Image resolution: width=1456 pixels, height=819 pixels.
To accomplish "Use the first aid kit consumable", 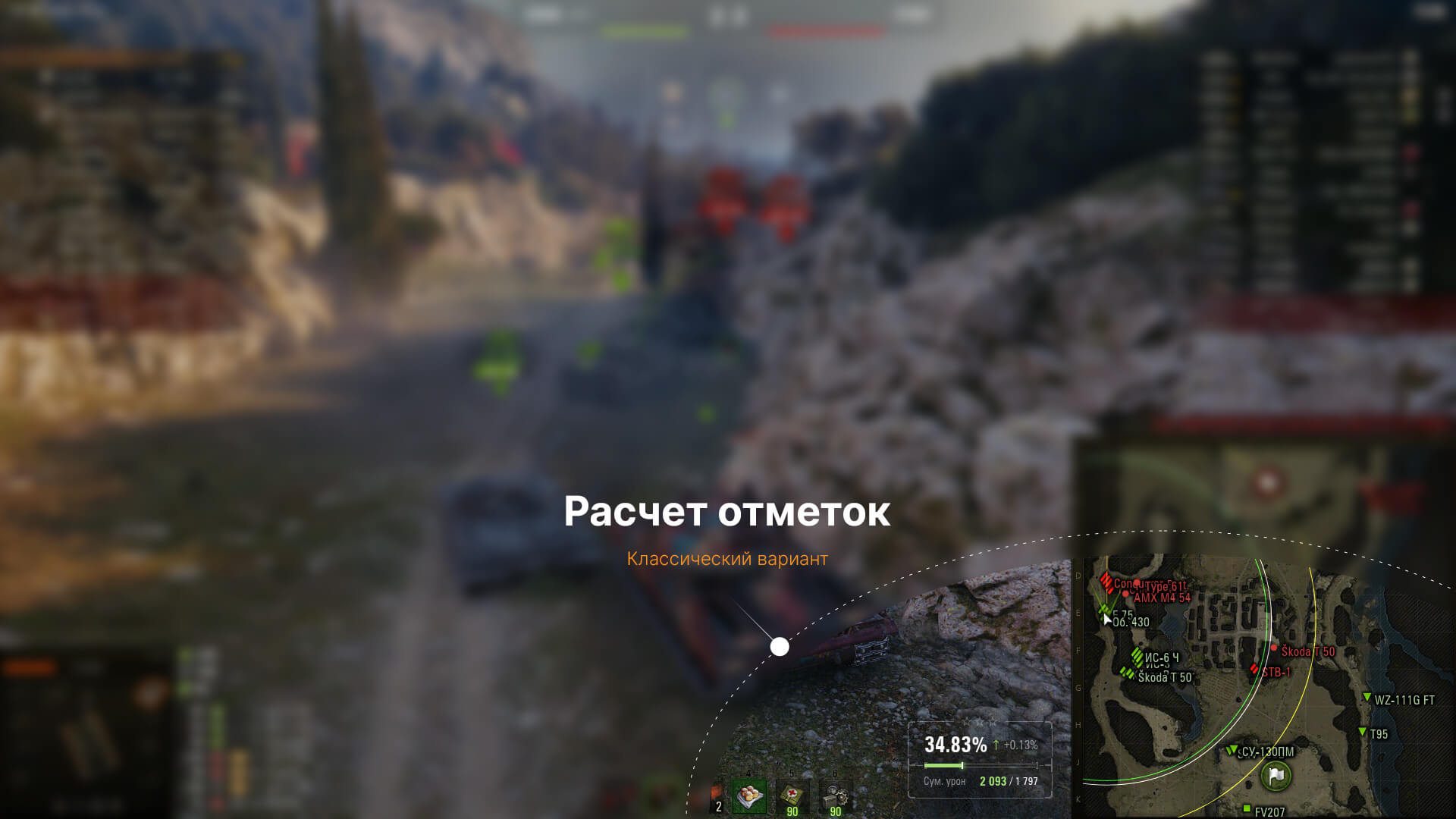I will 792,797.
